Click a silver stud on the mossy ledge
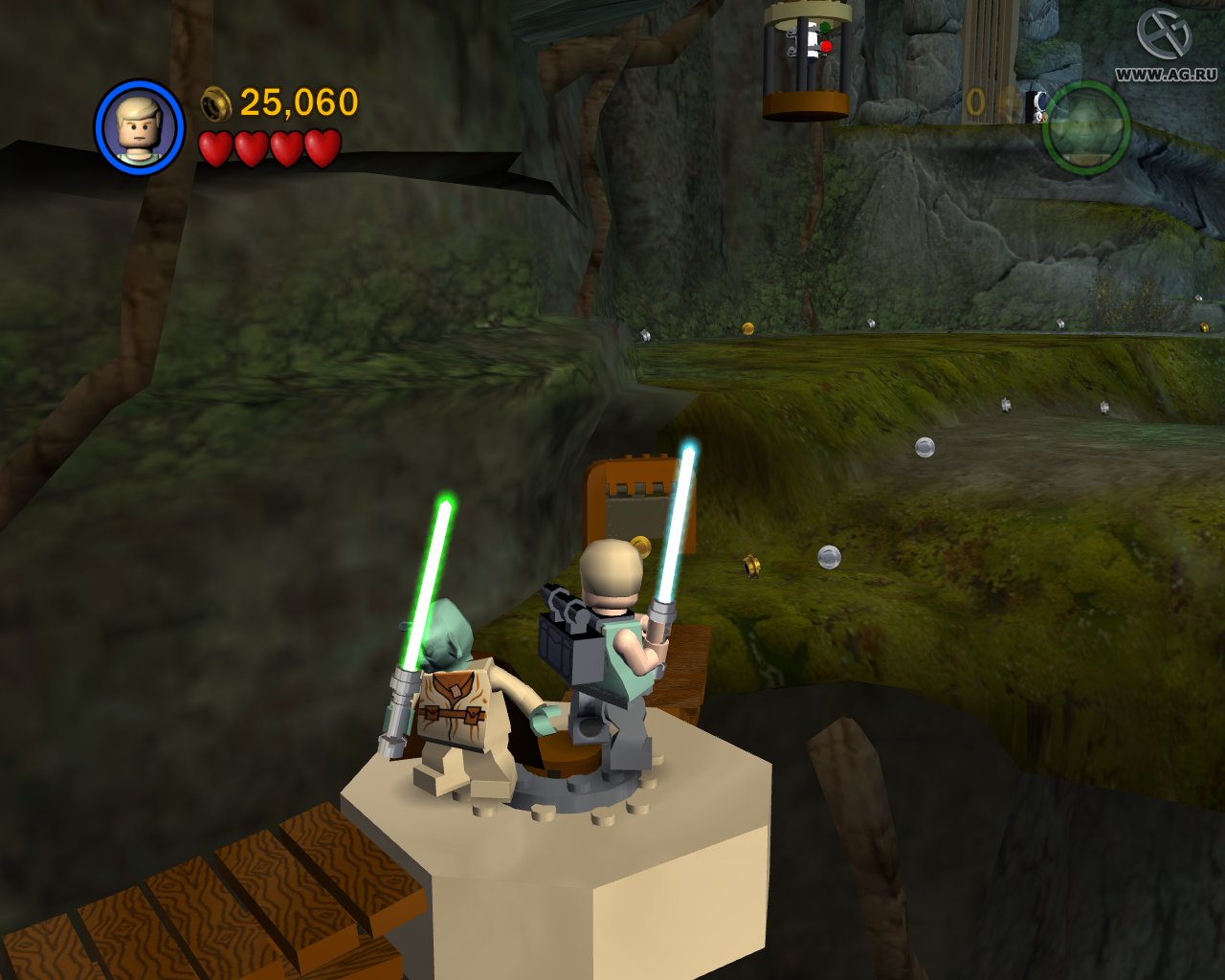Viewport: 1225px width, 980px height. pos(925,448)
